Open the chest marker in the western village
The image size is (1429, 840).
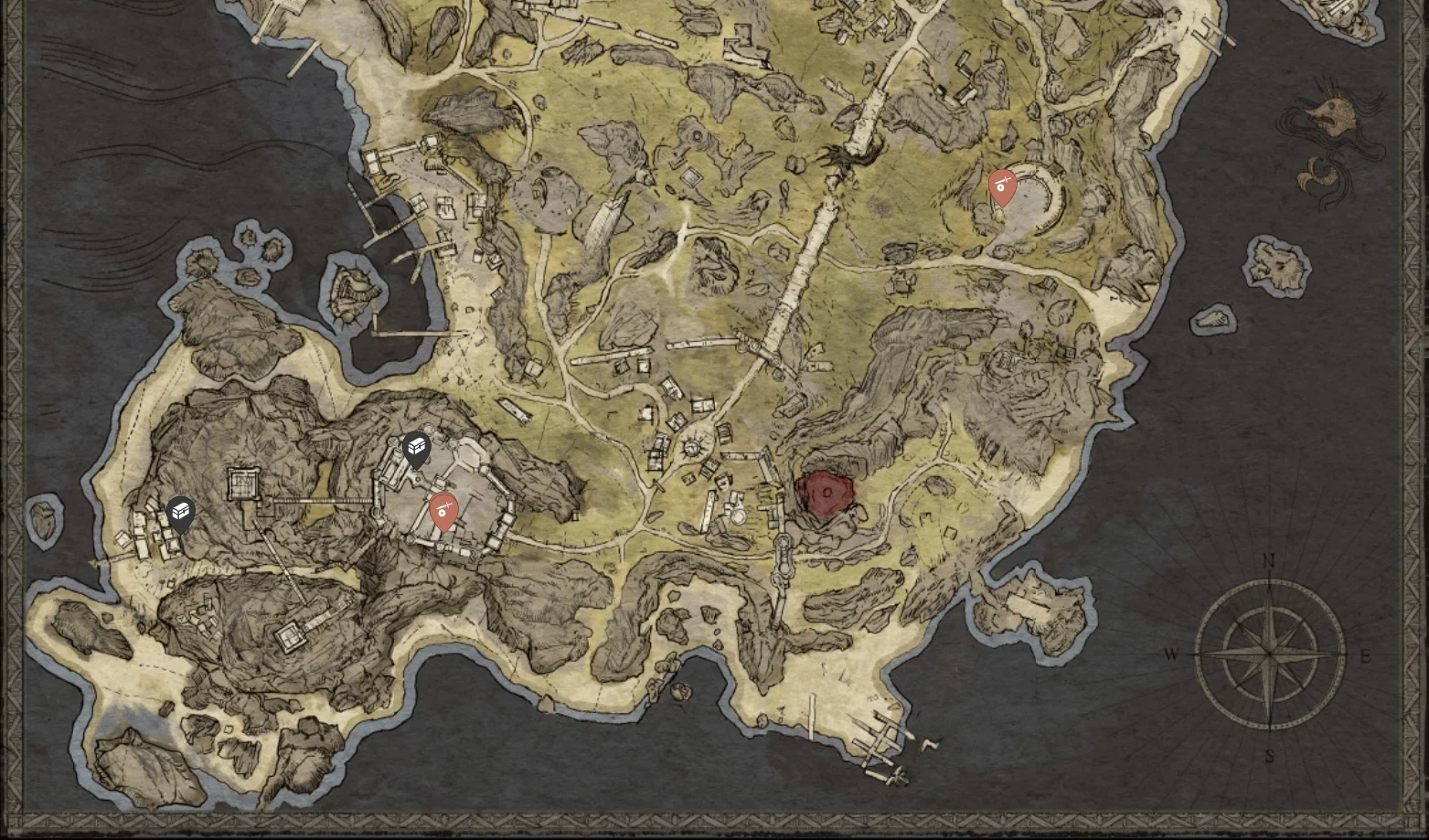click(181, 513)
